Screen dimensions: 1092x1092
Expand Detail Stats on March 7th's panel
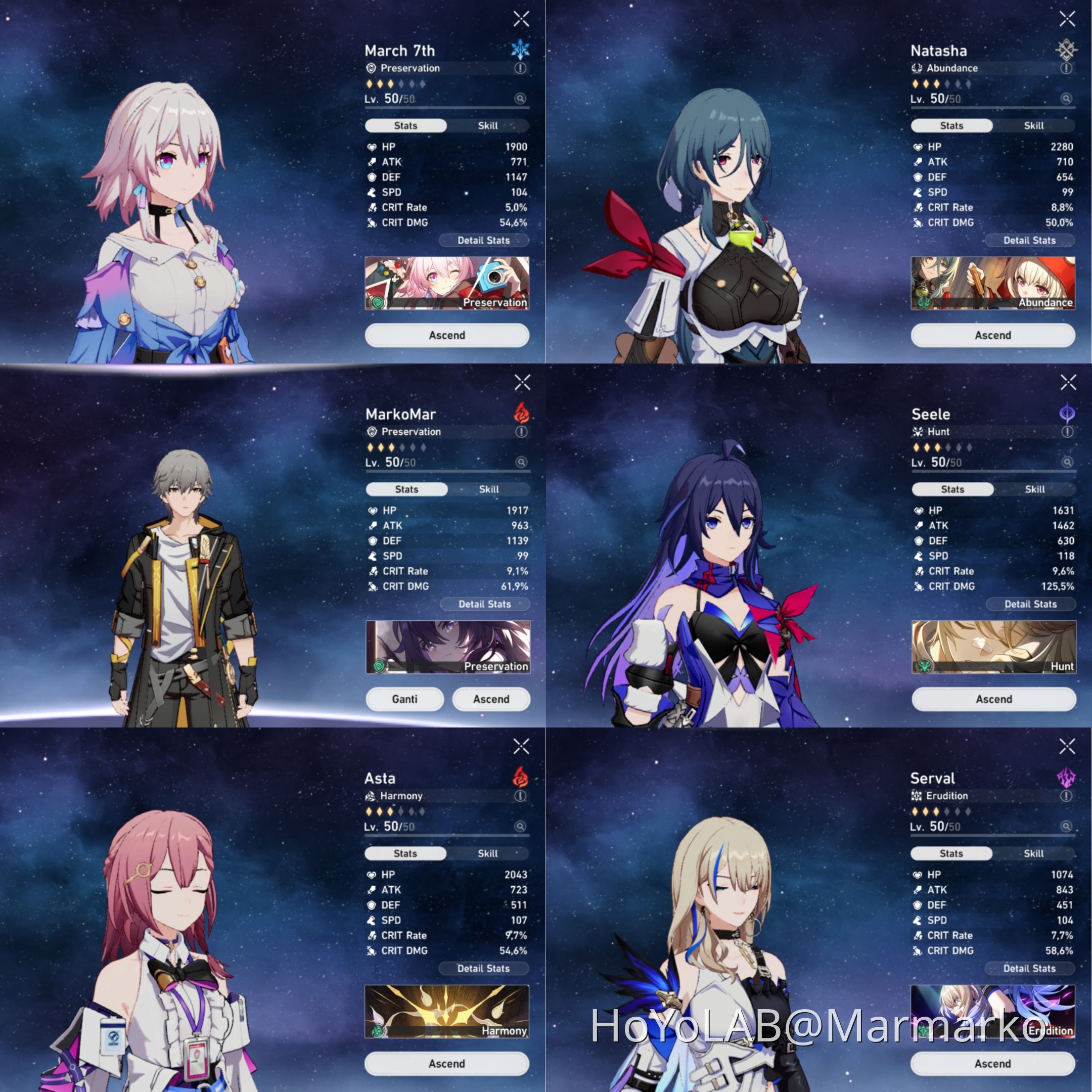tap(484, 240)
